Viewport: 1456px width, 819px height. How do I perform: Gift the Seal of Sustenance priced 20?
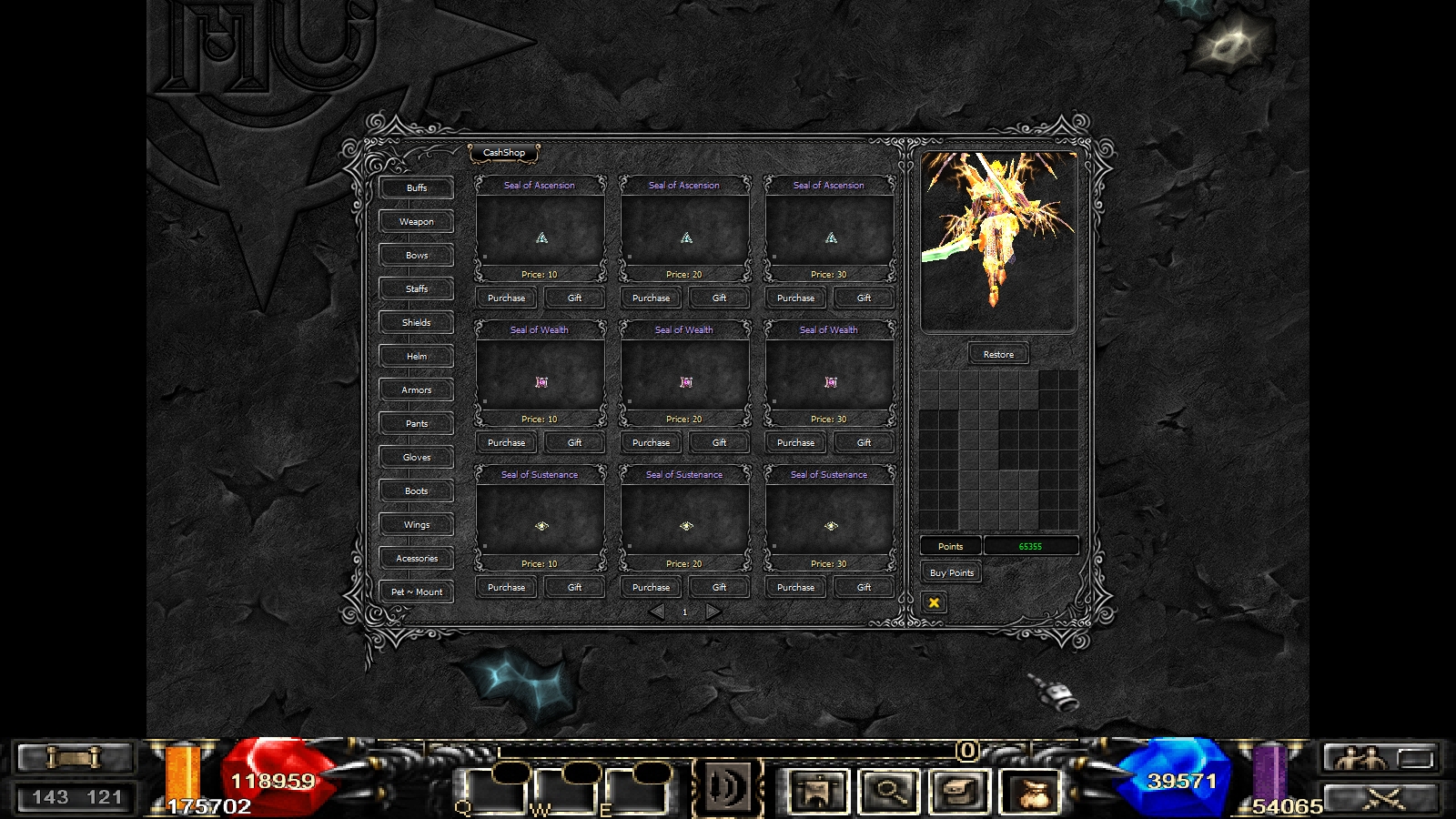click(719, 588)
